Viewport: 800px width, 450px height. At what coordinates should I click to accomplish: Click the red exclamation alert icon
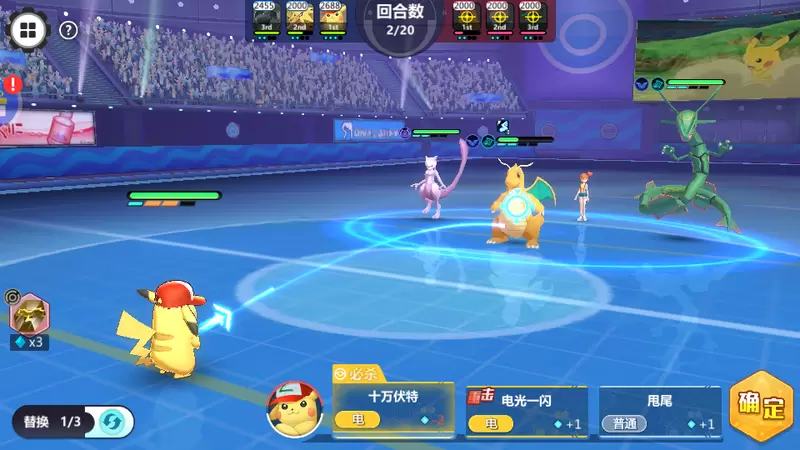[12, 85]
